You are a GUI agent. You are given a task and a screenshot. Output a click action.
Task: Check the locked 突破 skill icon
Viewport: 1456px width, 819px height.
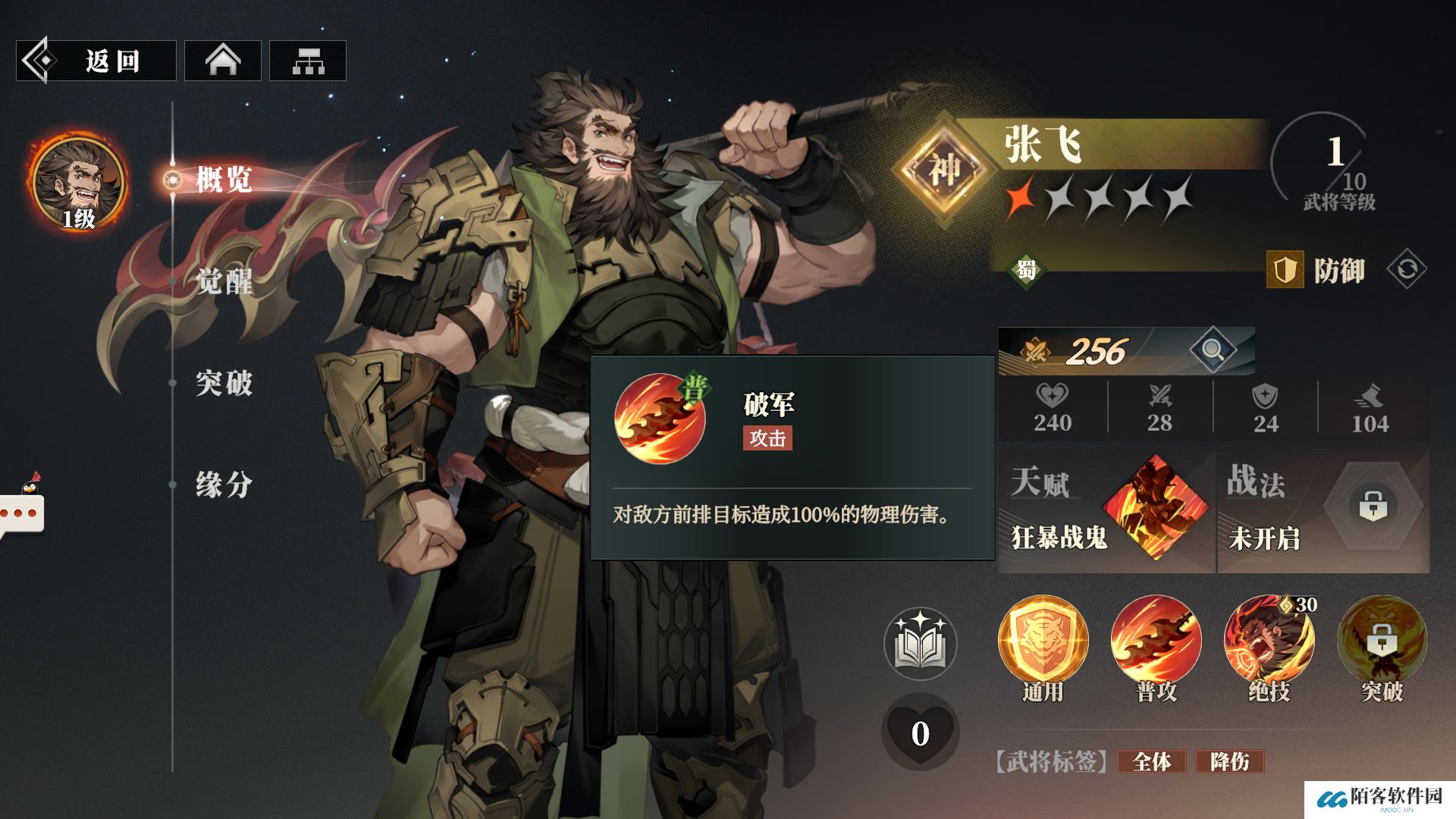point(1382,642)
